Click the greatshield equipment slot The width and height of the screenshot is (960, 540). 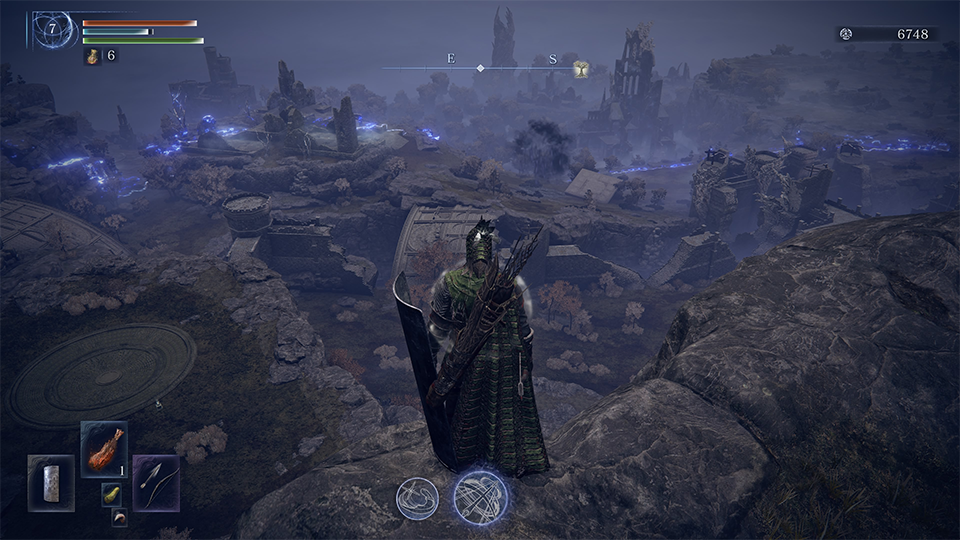point(51,482)
